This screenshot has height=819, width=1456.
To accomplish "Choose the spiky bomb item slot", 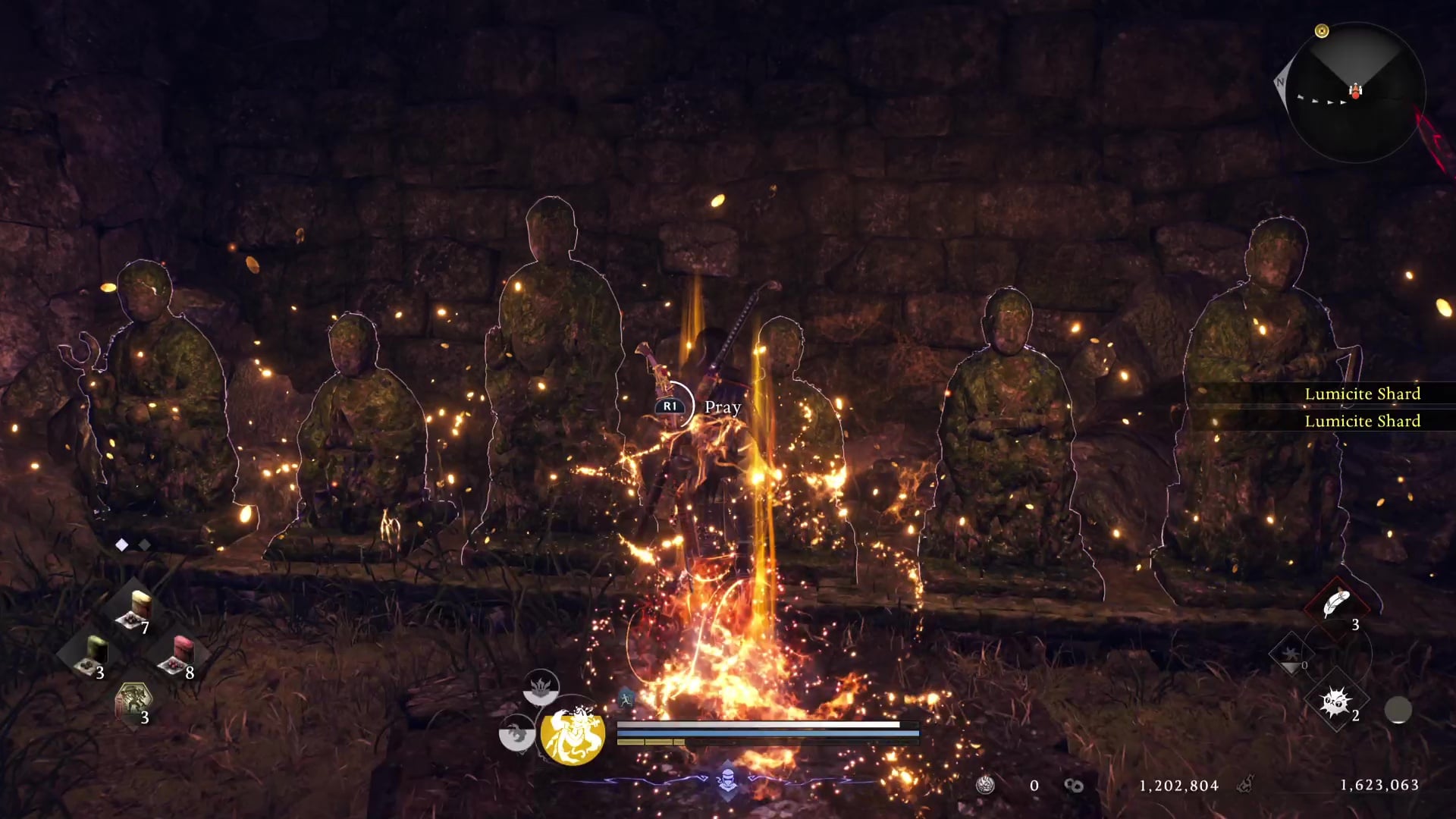I will tap(1335, 703).
